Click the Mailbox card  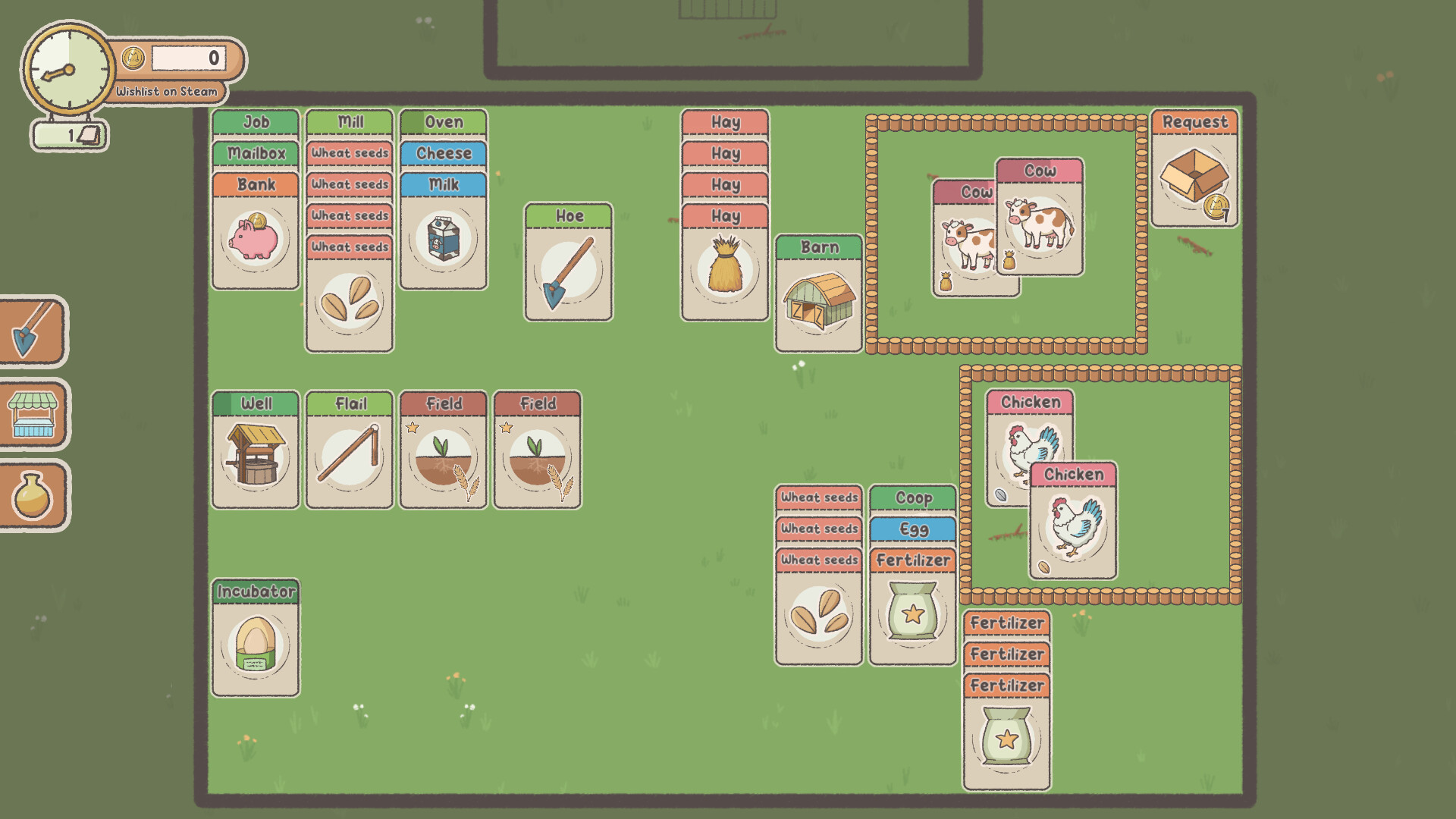pos(255,153)
